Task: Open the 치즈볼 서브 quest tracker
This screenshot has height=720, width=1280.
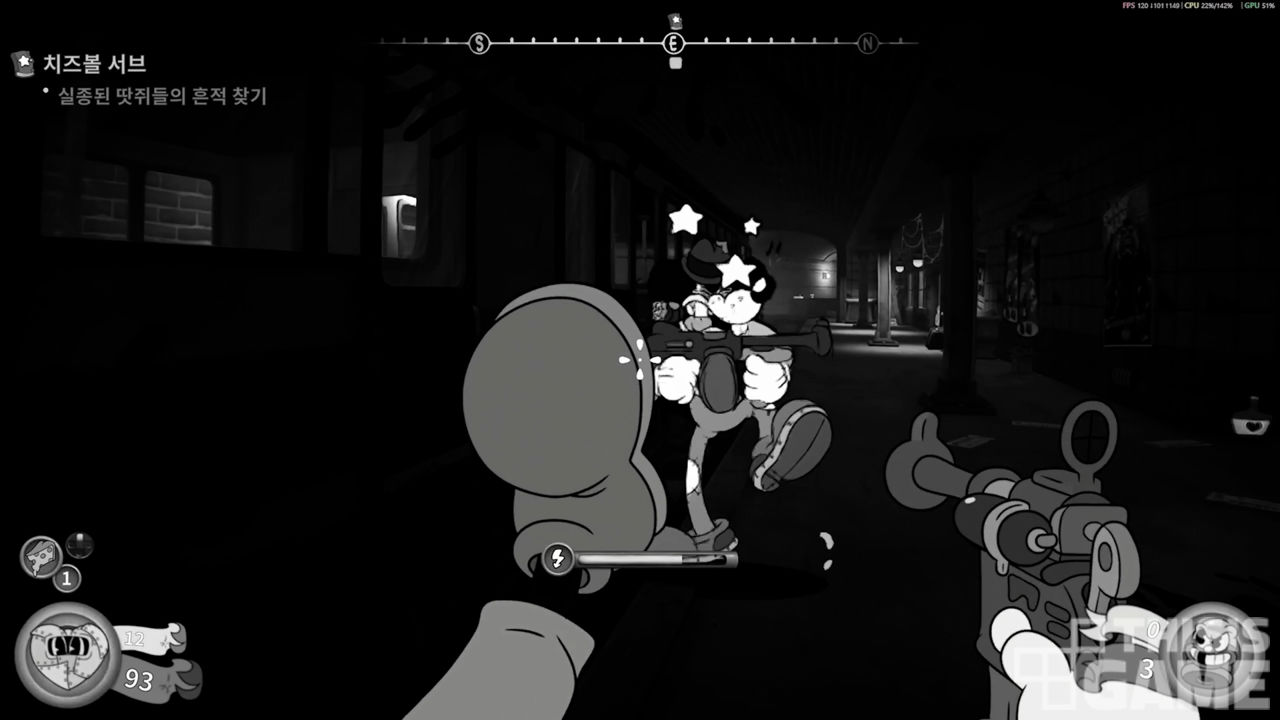Action: pyautogui.click(x=95, y=64)
